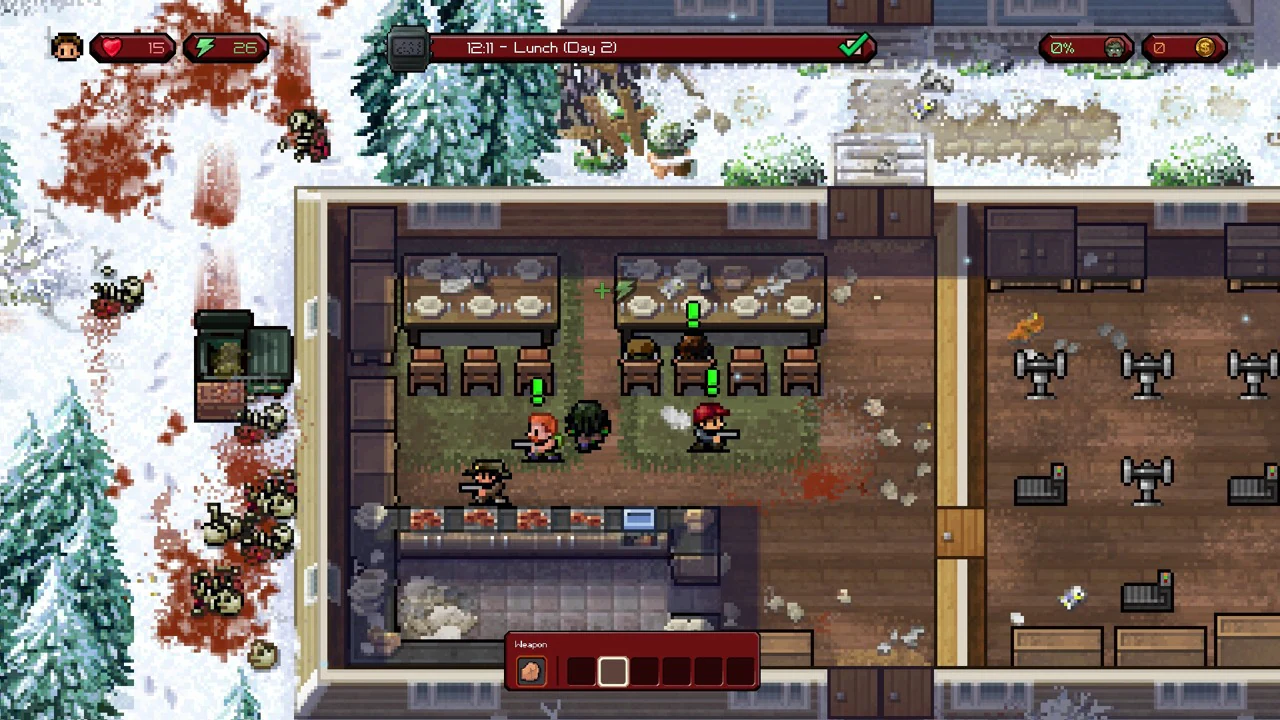The image size is (1280, 720).
Task: Click the green checkmark on the objective banner
Action: click(x=855, y=46)
